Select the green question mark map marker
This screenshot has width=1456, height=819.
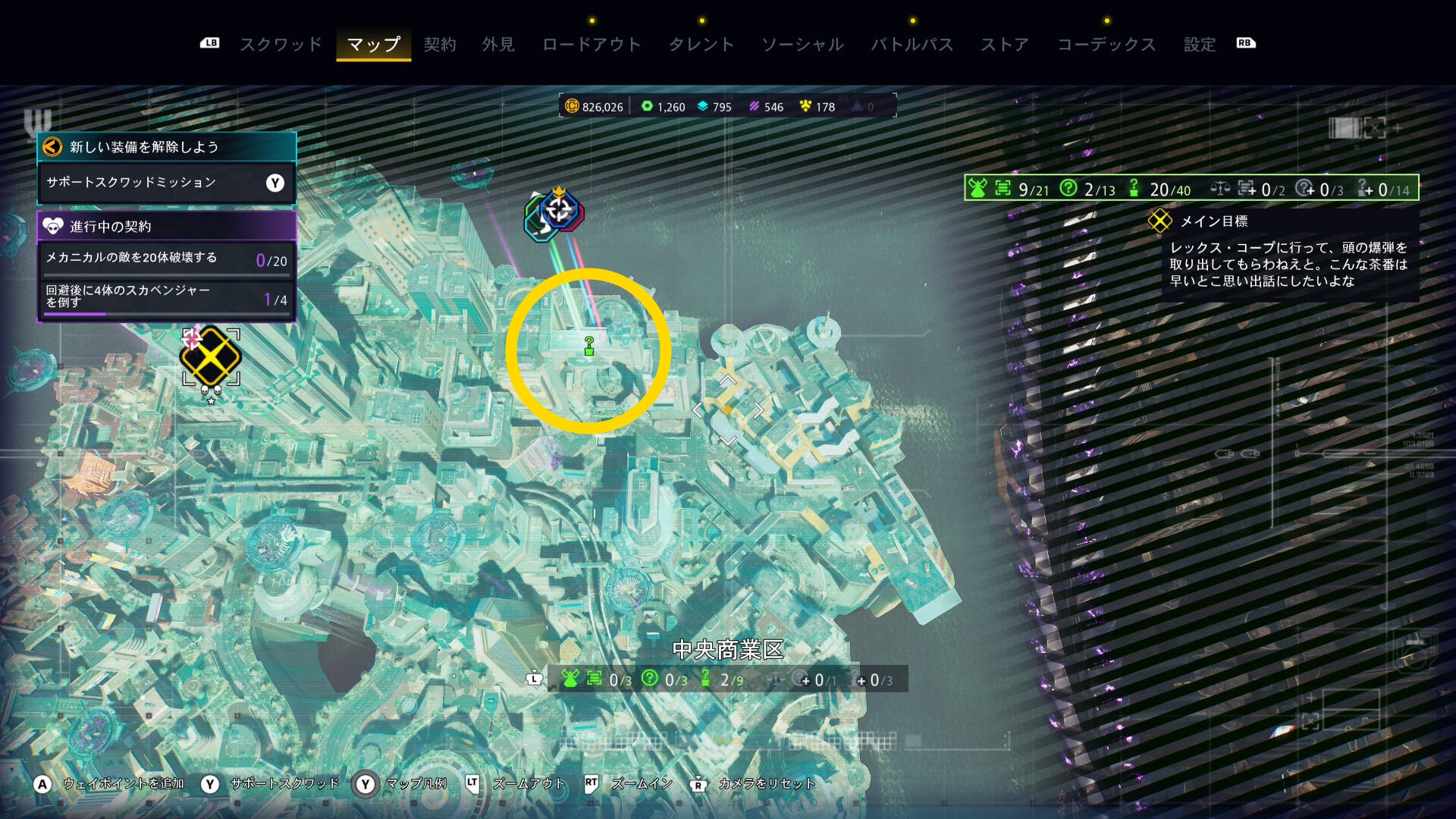coord(589,347)
